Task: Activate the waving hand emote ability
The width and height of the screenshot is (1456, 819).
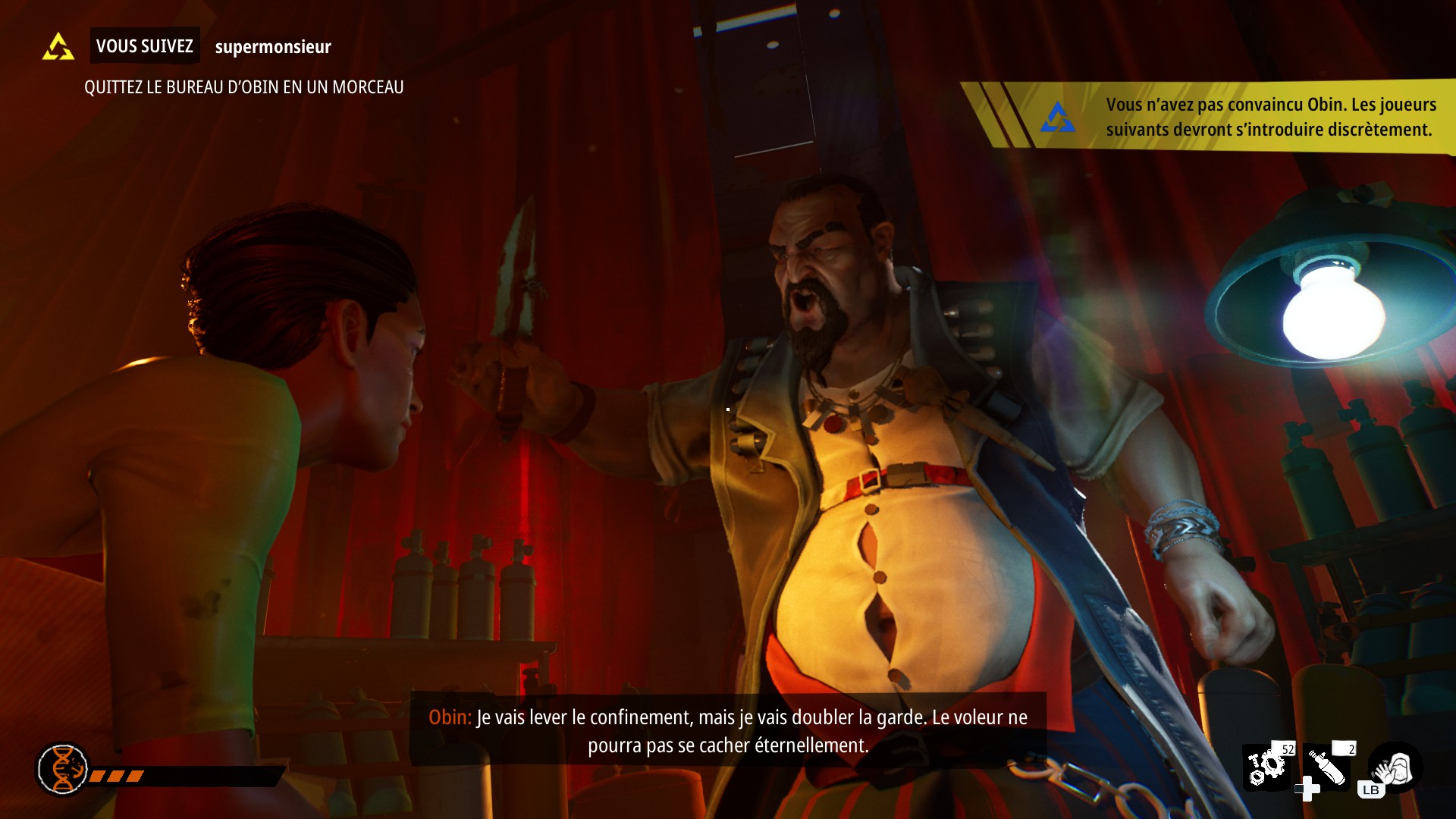Action: [1395, 769]
